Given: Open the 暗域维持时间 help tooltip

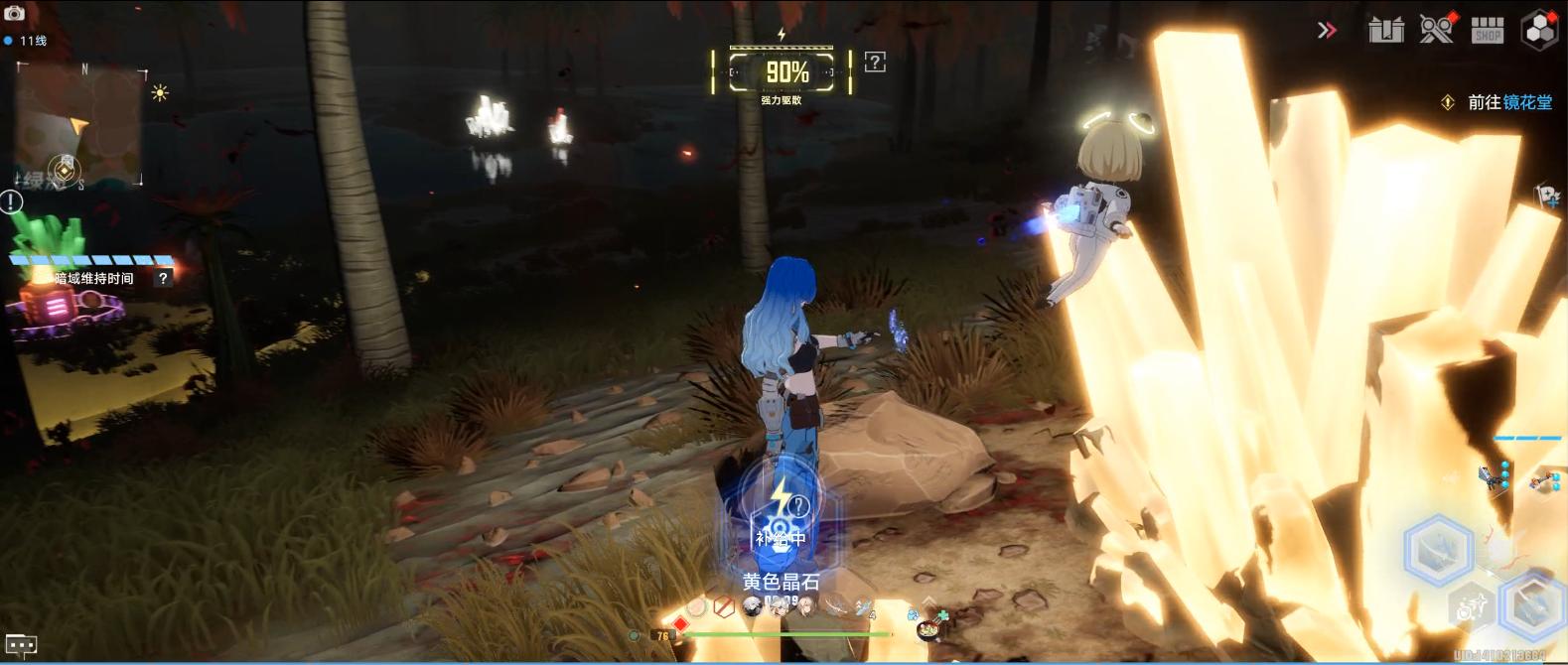Looking at the screenshot, I should [x=163, y=279].
